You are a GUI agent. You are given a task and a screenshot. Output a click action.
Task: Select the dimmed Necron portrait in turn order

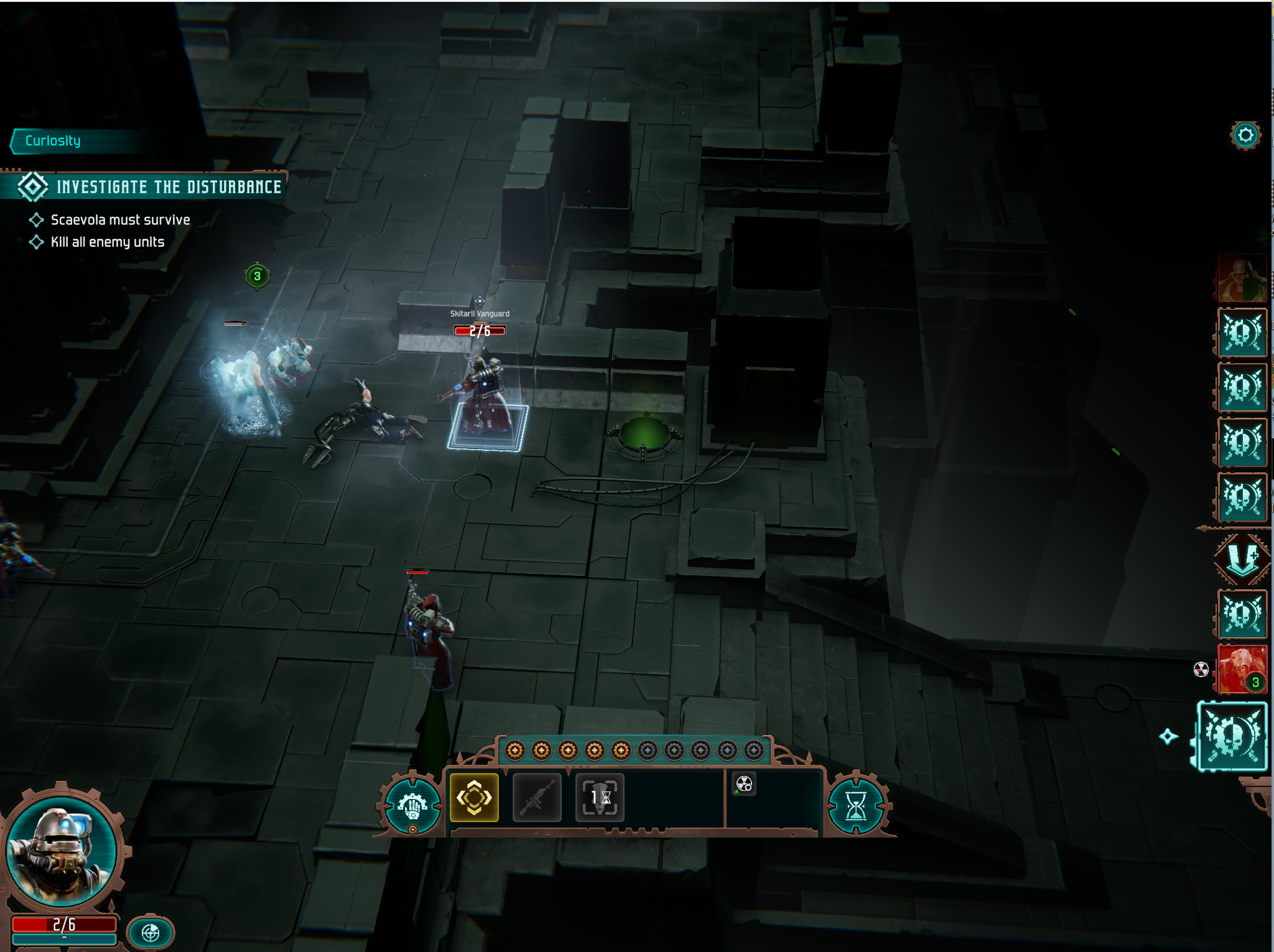[1242, 279]
